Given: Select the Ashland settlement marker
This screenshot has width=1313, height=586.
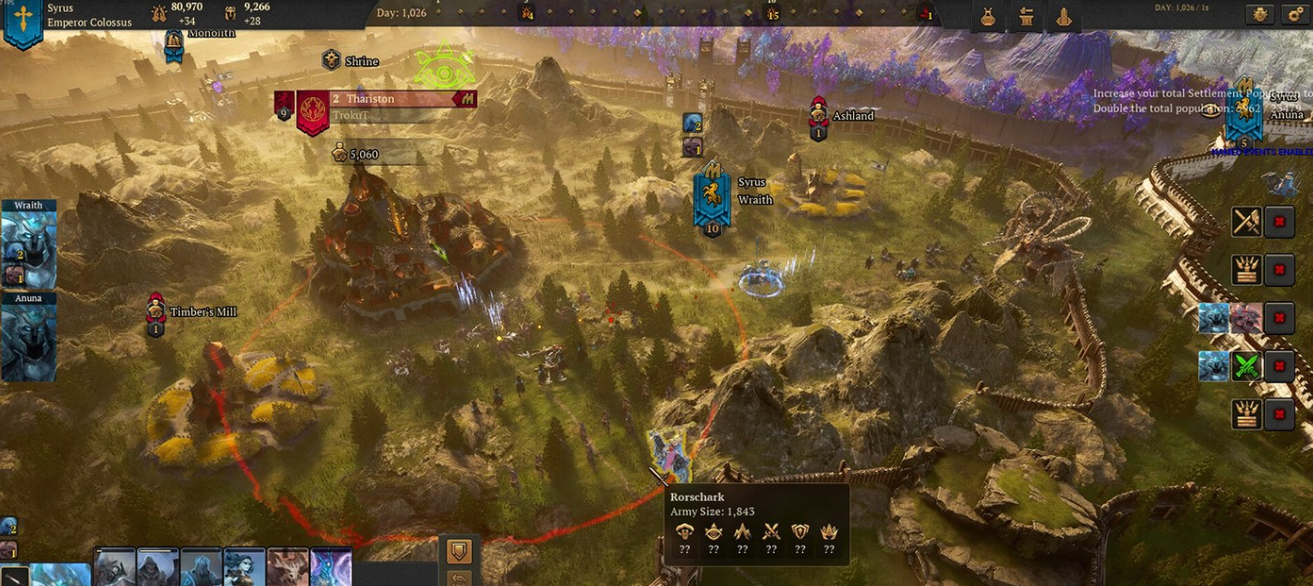Looking at the screenshot, I should pyautogui.click(x=818, y=117).
